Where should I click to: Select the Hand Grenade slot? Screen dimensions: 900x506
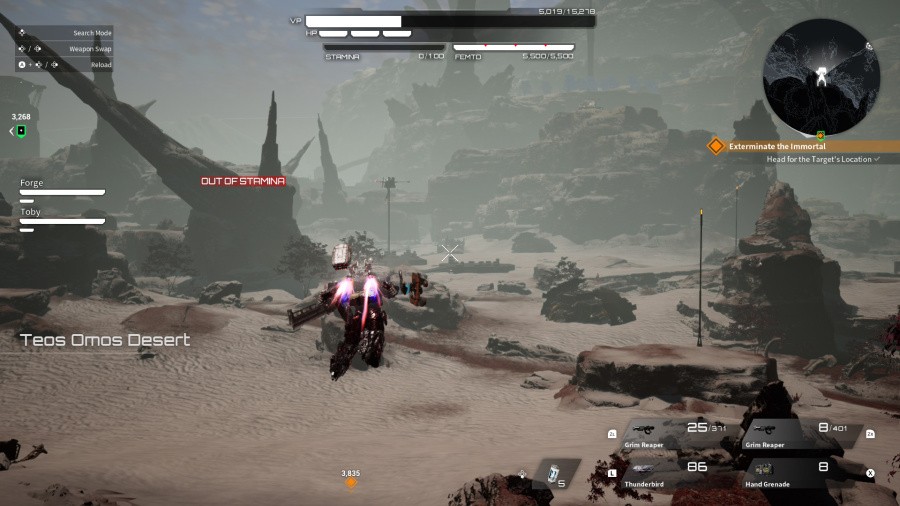coord(792,472)
